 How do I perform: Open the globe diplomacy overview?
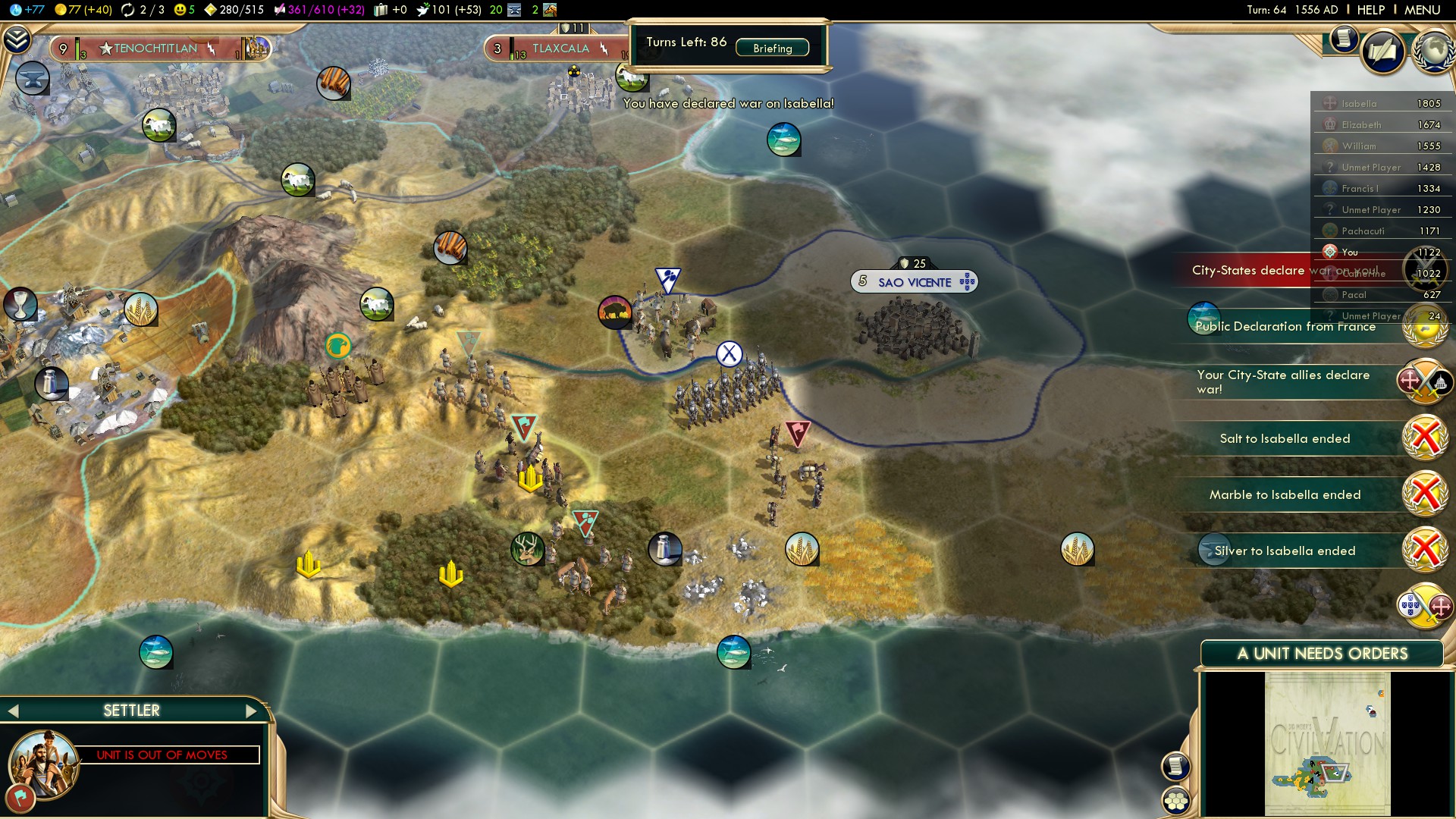pos(1432,52)
